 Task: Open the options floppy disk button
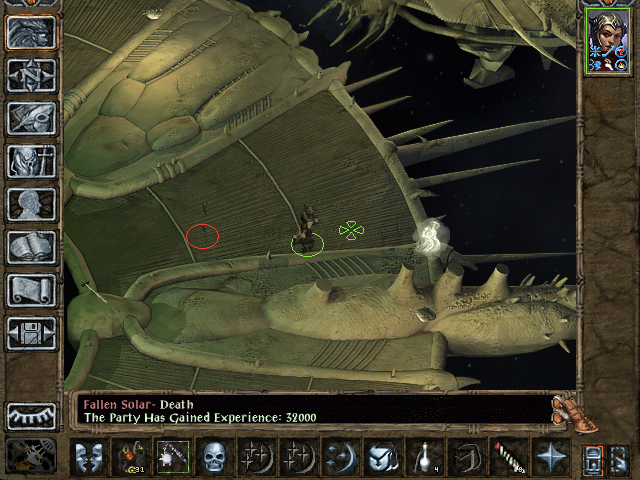(x=31, y=333)
